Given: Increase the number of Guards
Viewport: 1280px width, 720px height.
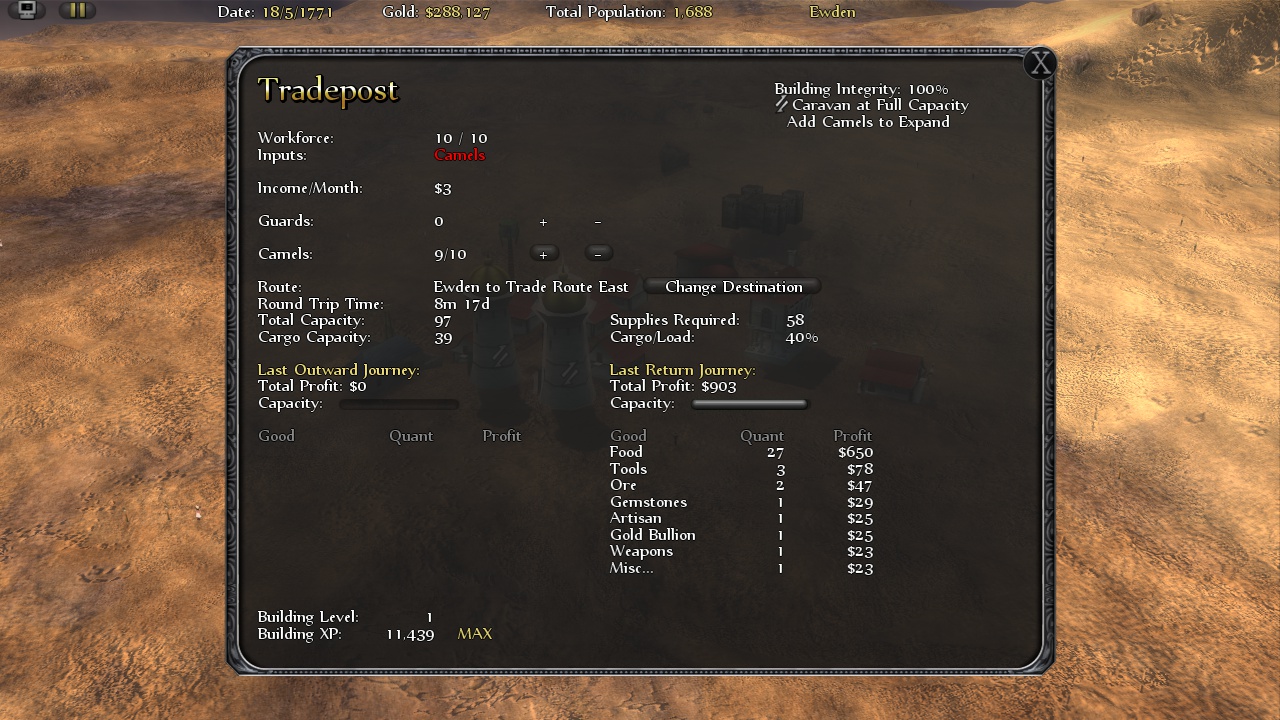Looking at the screenshot, I should click(543, 221).
